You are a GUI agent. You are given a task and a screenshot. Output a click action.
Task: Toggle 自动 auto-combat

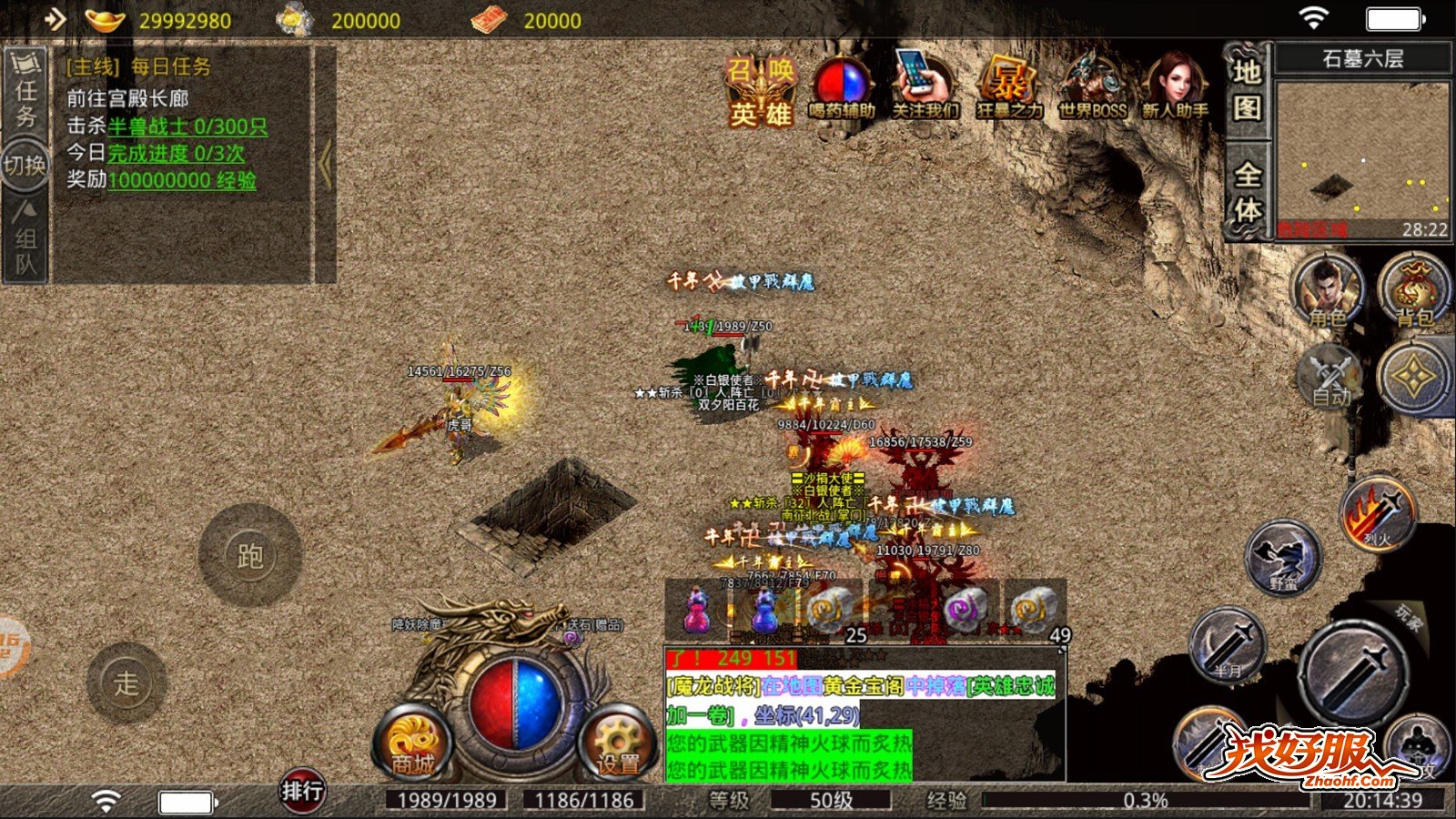pos(1331,376)
